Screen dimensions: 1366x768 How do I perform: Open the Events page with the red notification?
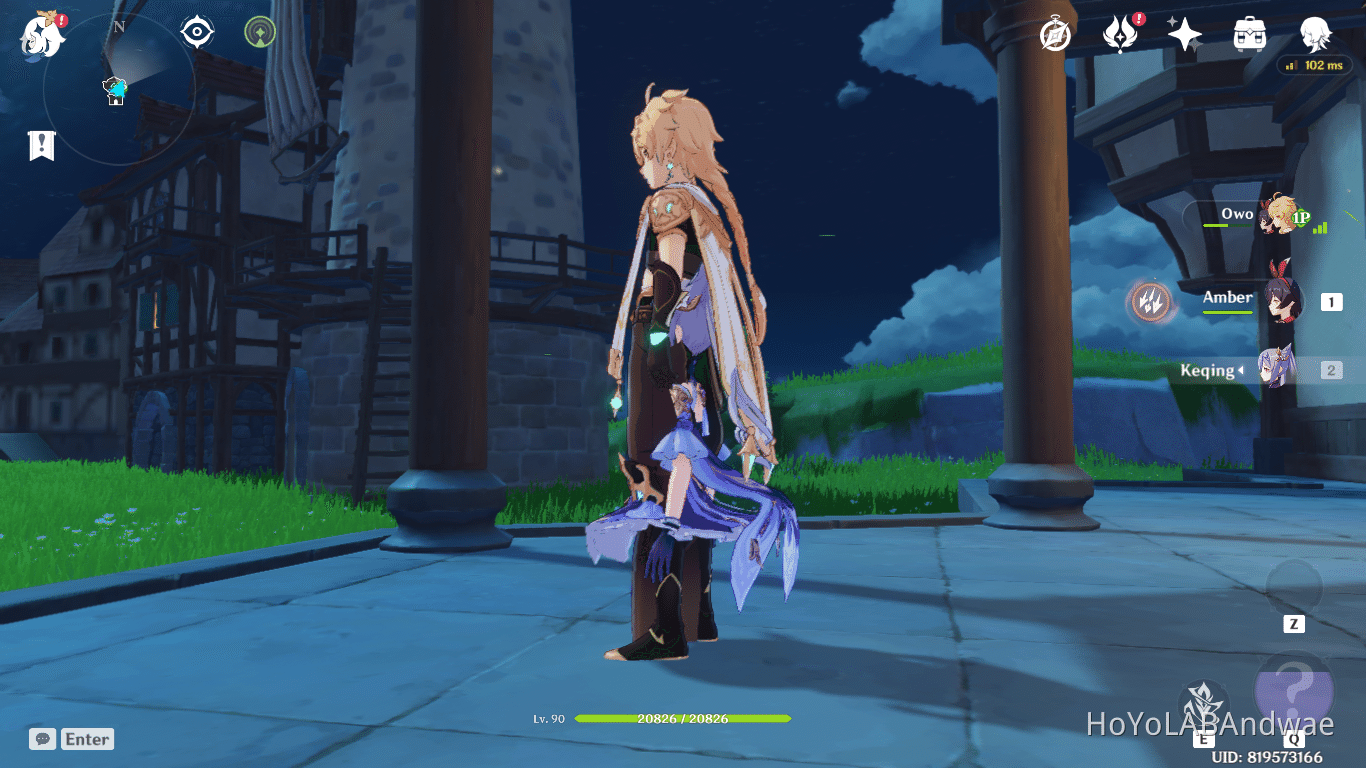1119,33
